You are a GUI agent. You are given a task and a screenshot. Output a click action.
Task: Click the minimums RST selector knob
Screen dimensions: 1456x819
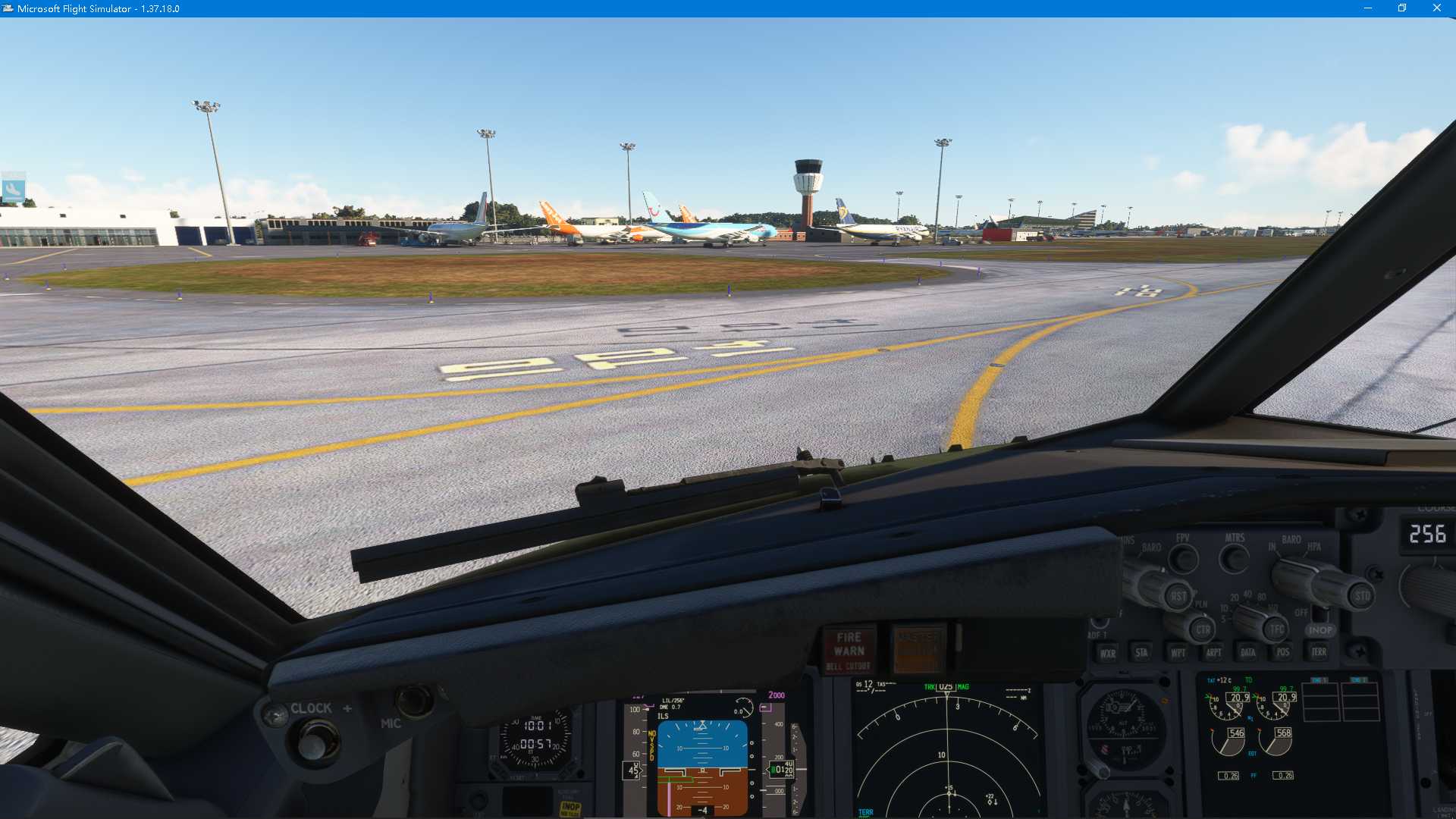pyautogui.click(x=1179, y=597)
